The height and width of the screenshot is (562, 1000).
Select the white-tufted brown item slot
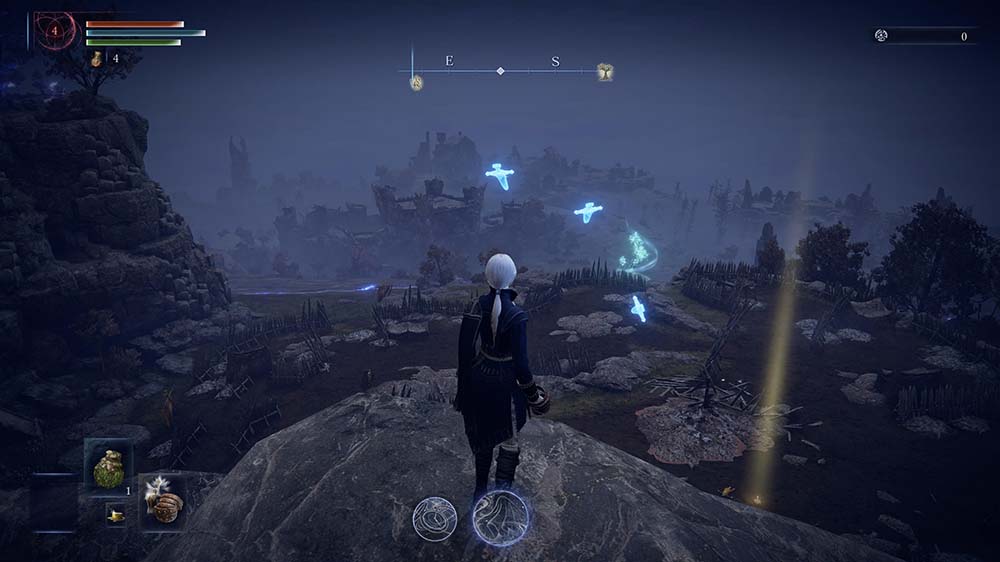[x=162, y=499]
